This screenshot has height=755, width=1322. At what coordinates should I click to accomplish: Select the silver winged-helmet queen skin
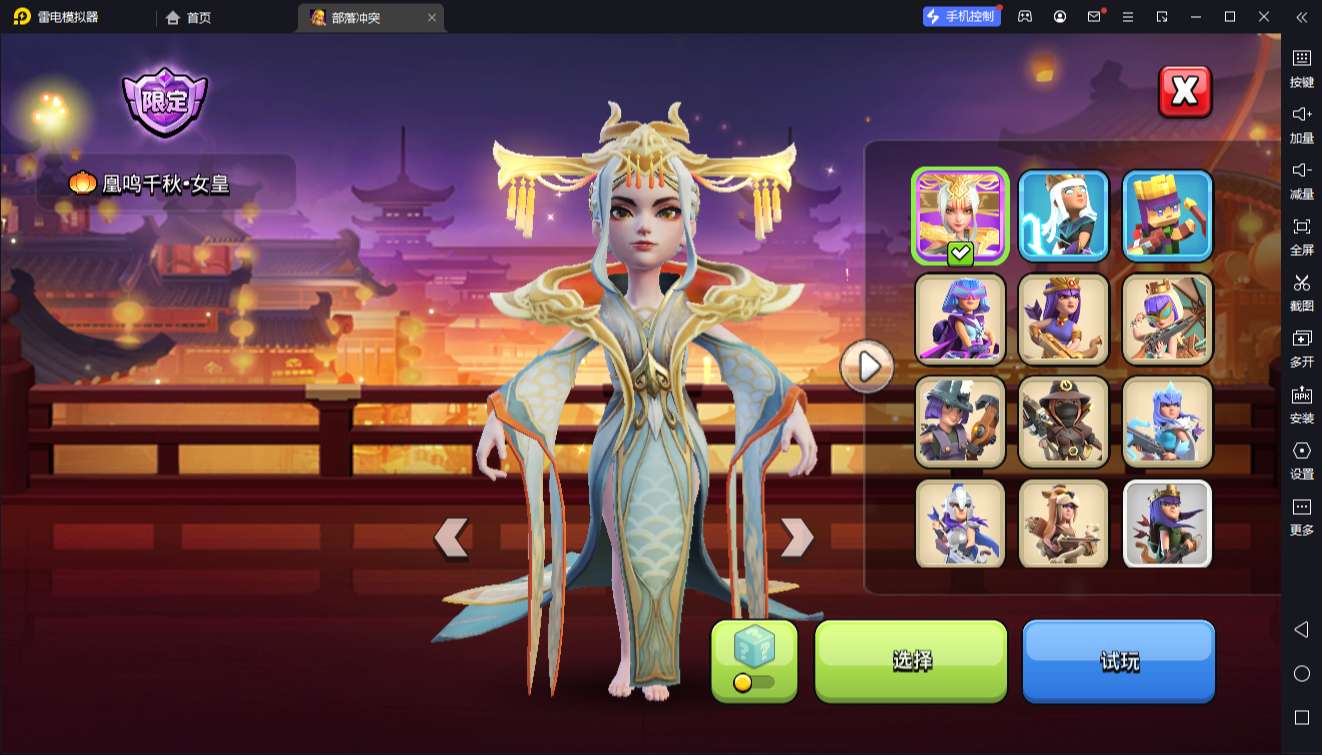[960, 524]
